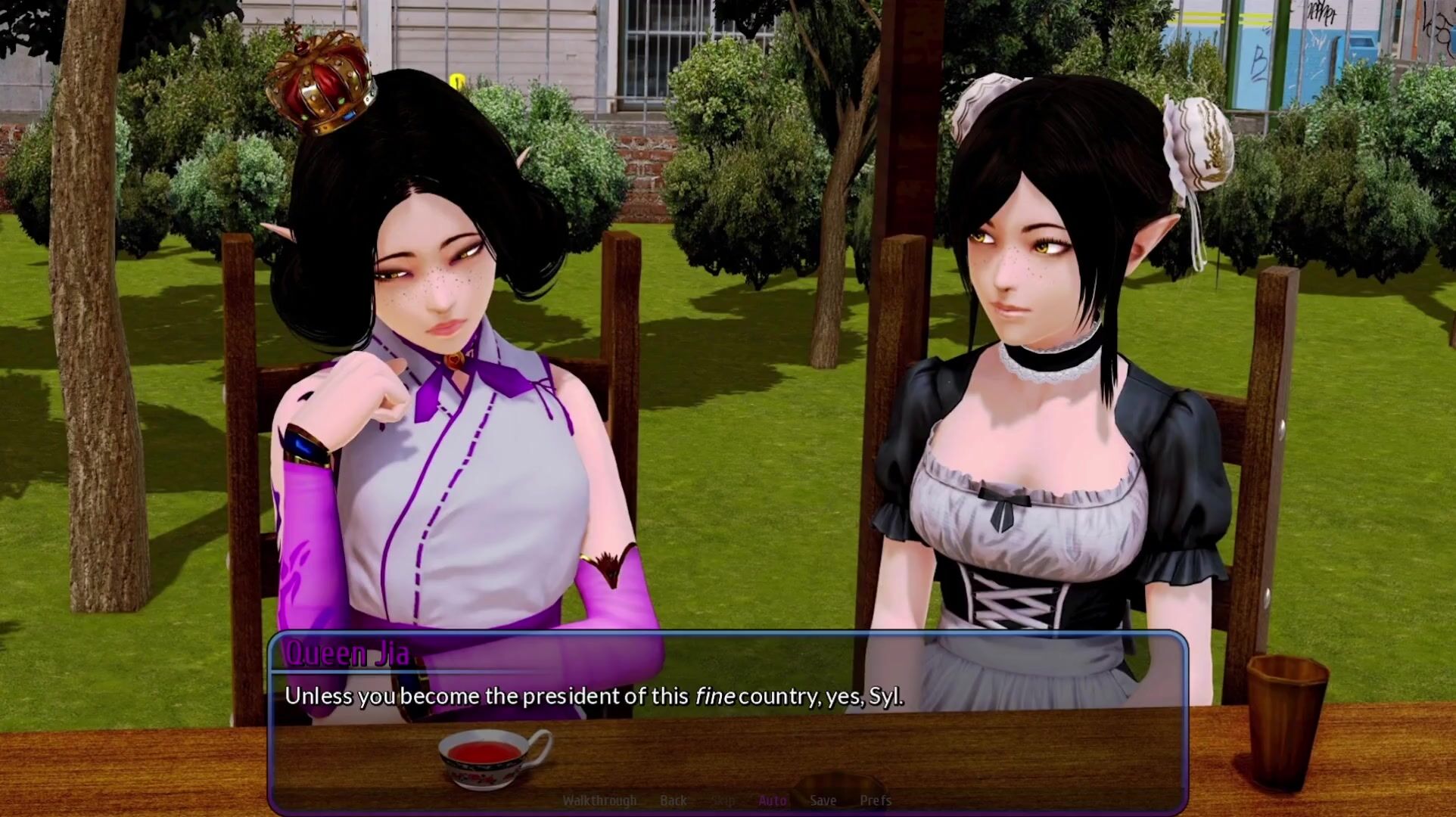The width and height of the screenshot is (1456, 817).
Task: Toggle Auto-advance dialogue mode
Action: pyautogui.click(x=772, y=800)
